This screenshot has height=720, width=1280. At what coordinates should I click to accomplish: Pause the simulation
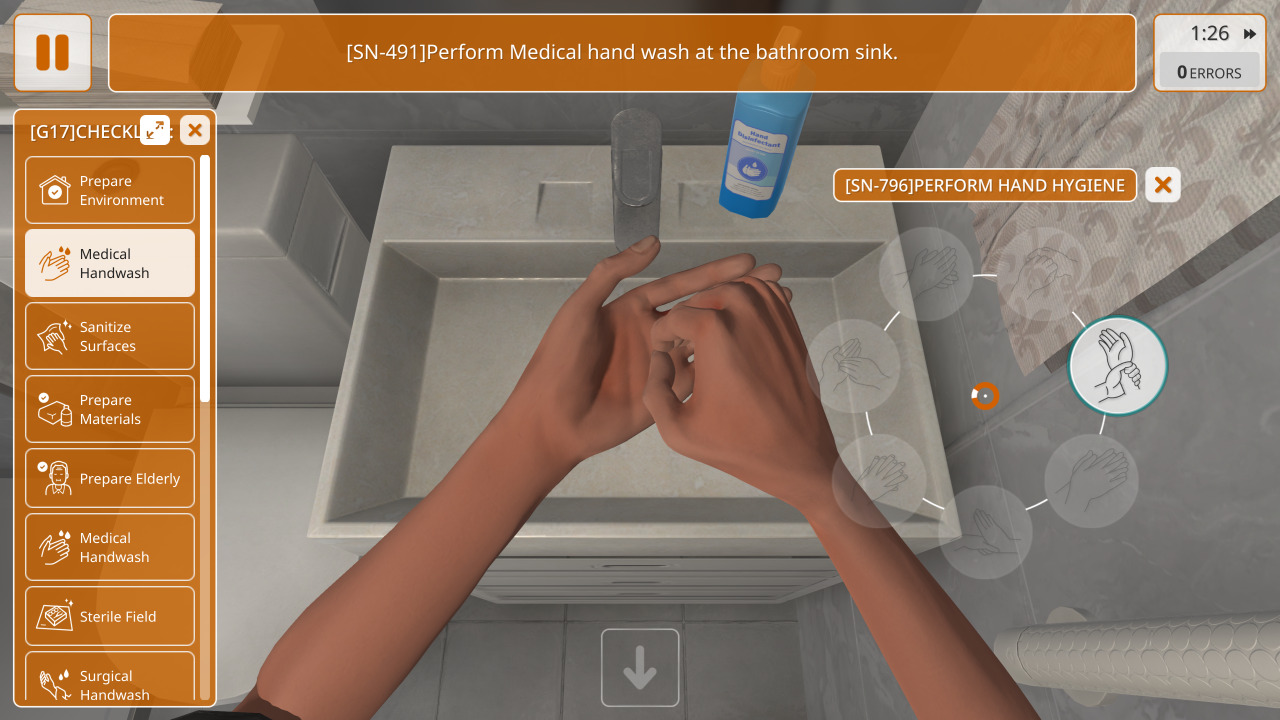click(x=53, y=53)
